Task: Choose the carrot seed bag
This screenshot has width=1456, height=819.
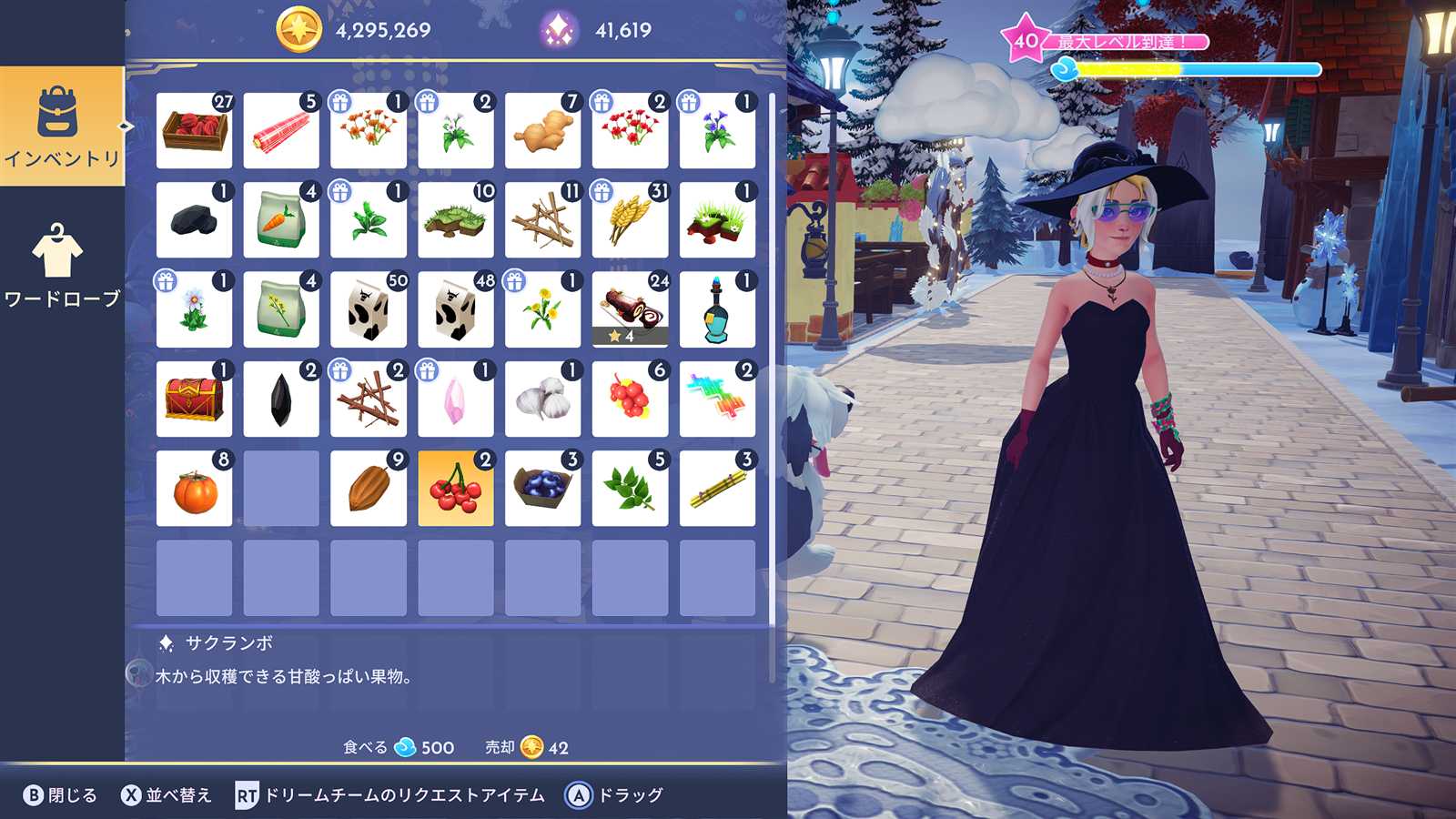Action: coord(281,220)
